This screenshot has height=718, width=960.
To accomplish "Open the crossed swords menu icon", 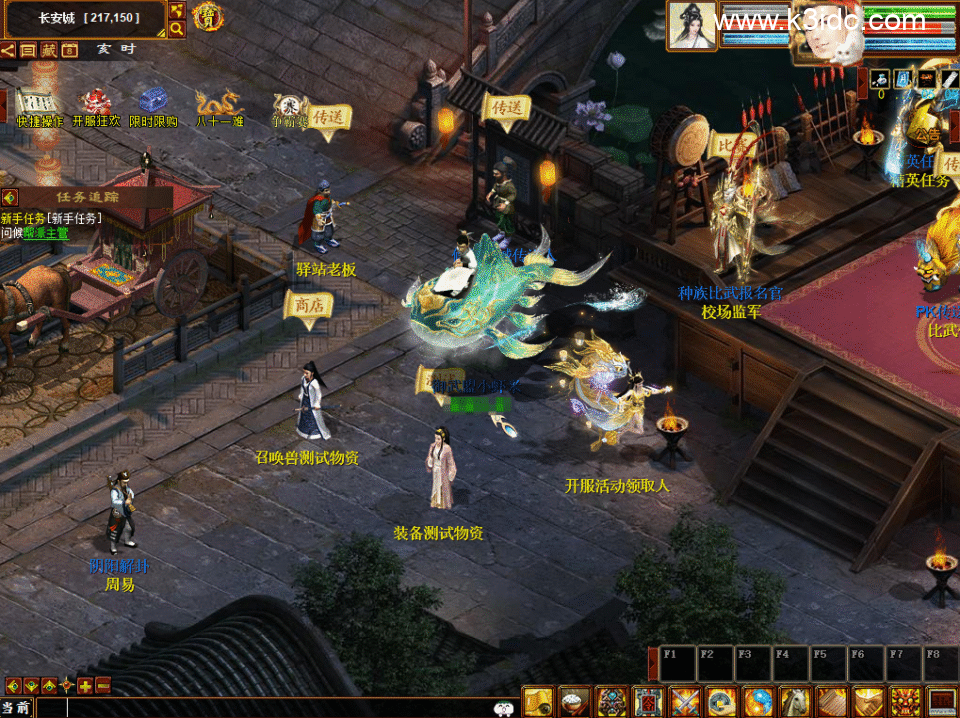I will (684, 702).
